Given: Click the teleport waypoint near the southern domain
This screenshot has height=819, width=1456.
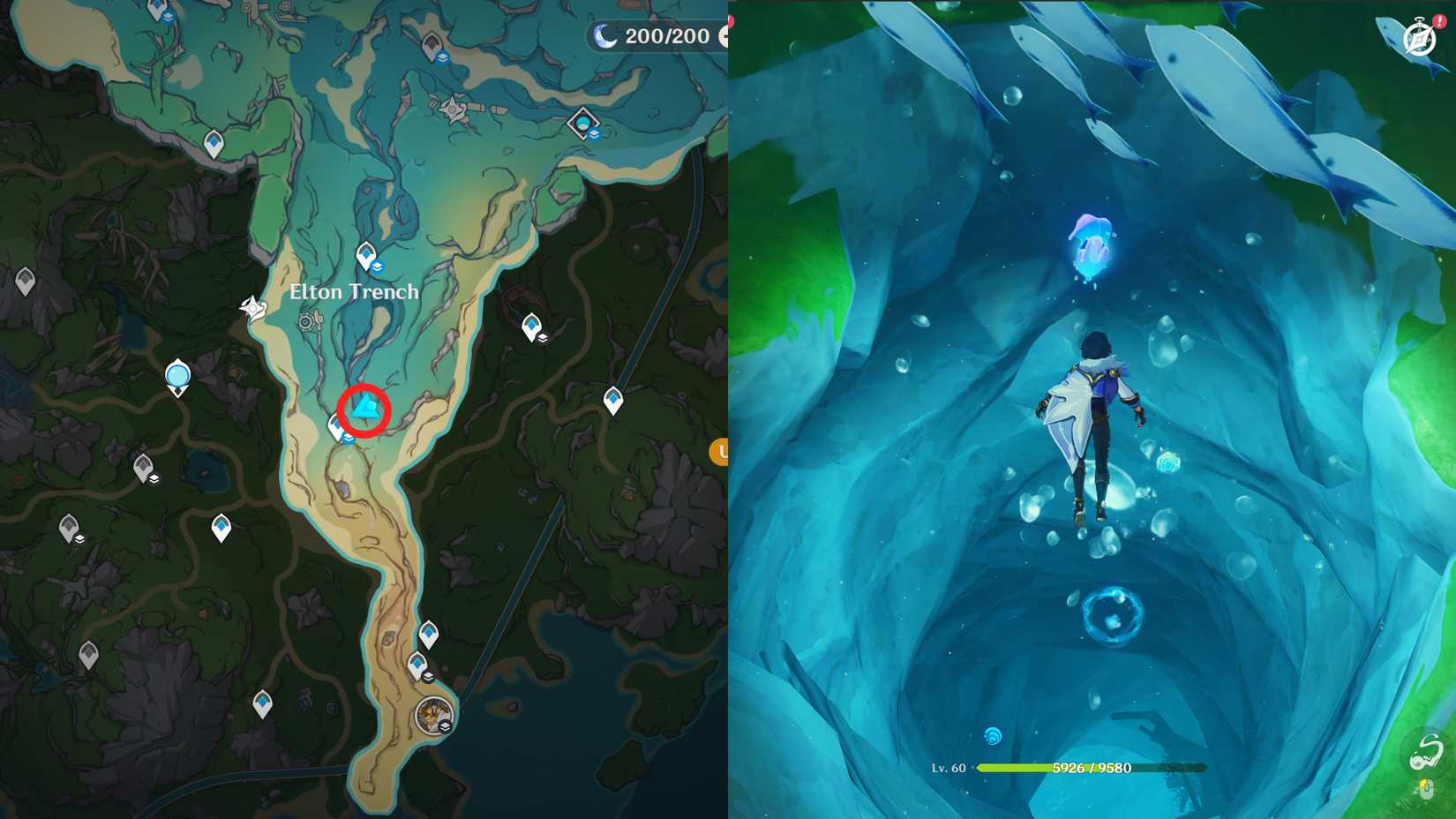Looking at the screenshot, I should point(417,662).
